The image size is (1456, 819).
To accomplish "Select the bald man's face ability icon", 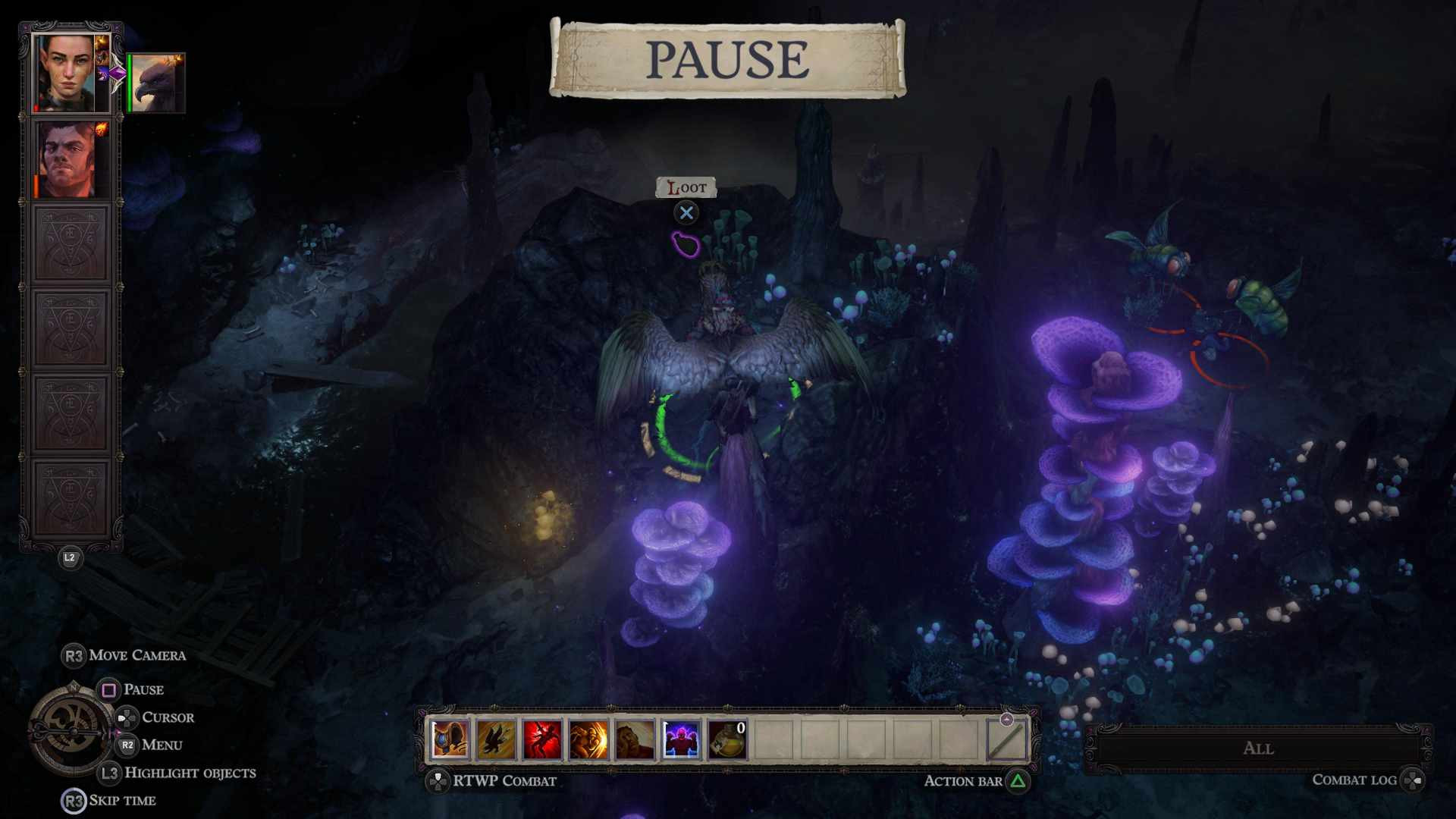I will tap(635, 739).
